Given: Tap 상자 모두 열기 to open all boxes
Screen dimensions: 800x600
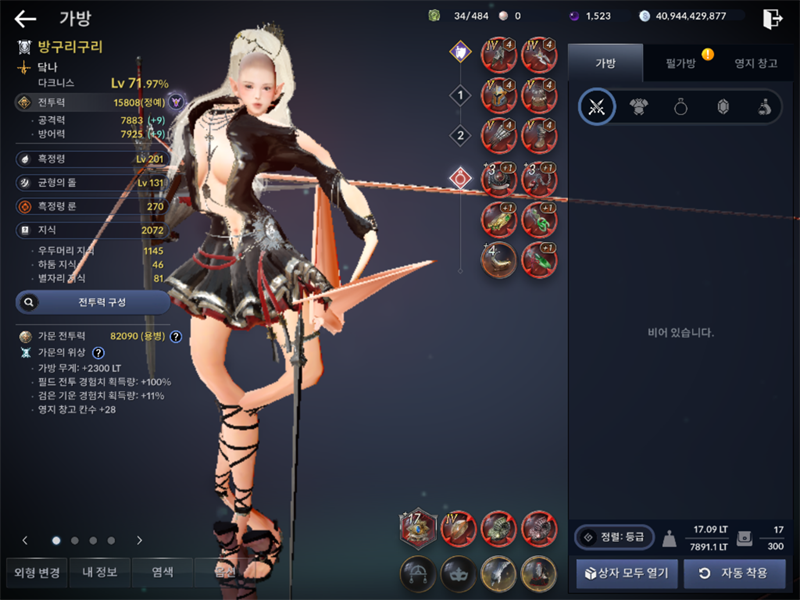Looking at the screenshot, I should coord(628,573).
